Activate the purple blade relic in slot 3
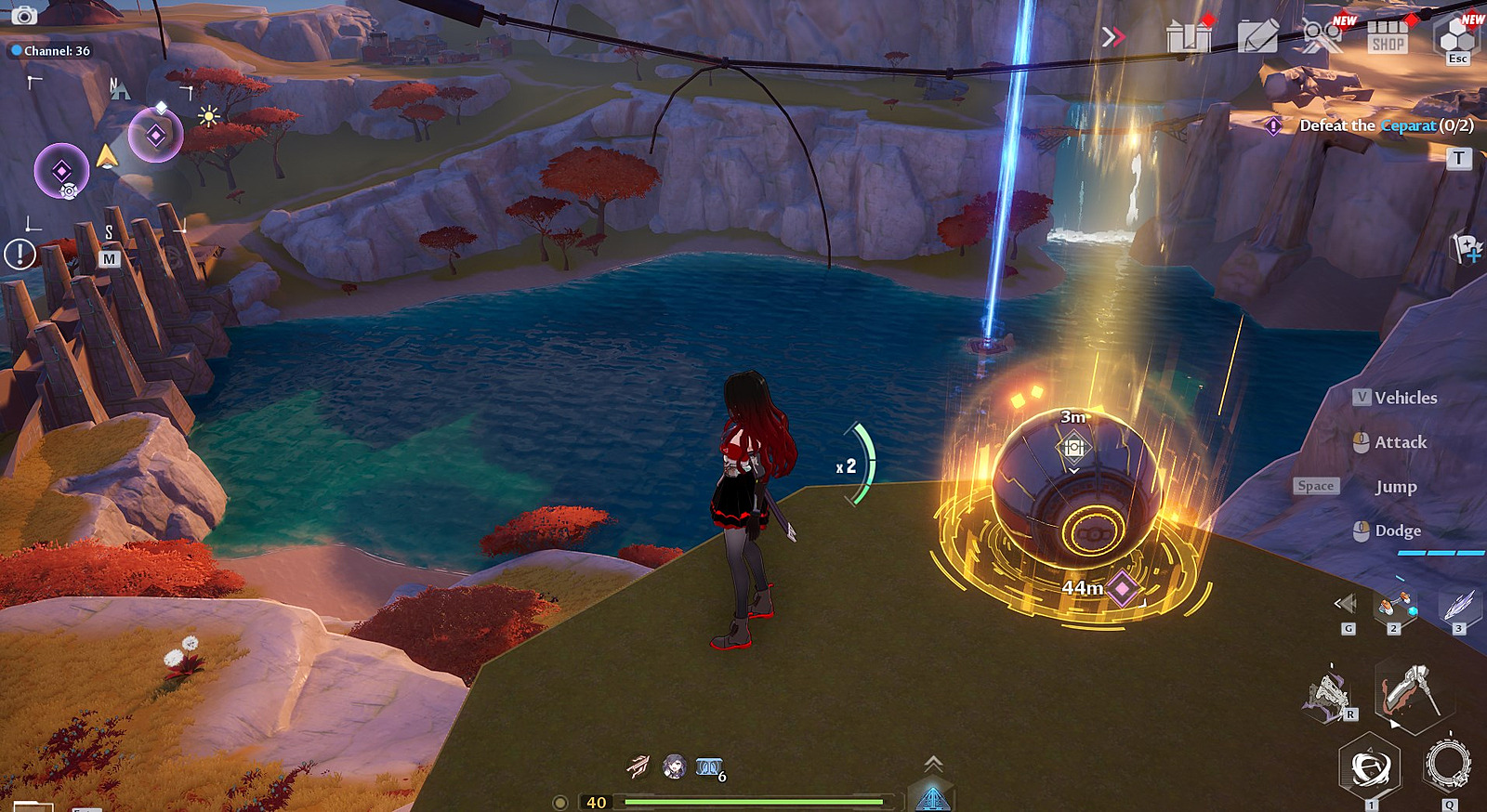Screen dimensions: 1487x812 (x=1457, y=606)
